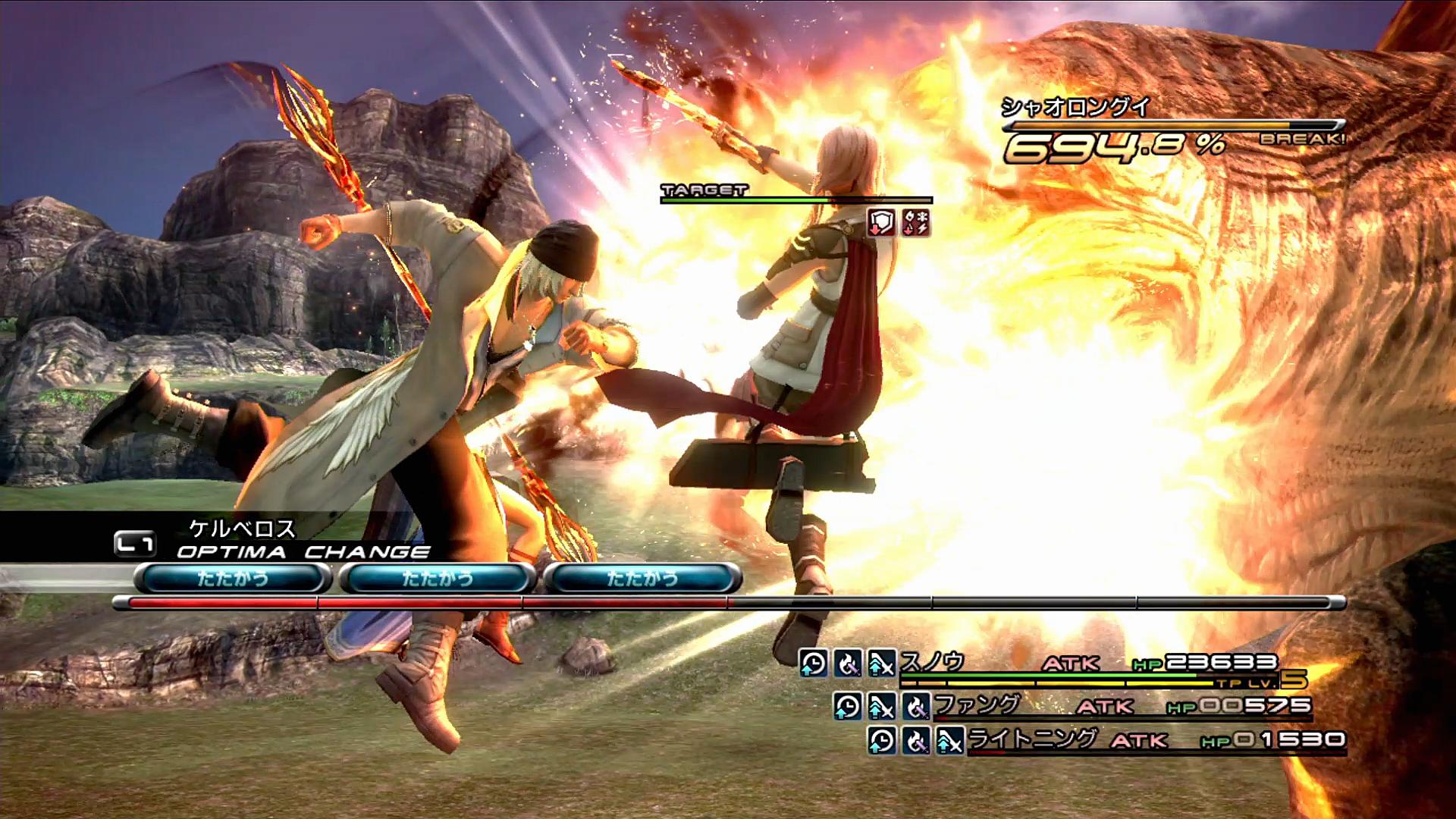
Task: Select Lightning's party row ライトニング
Action: coord(1033,739)
